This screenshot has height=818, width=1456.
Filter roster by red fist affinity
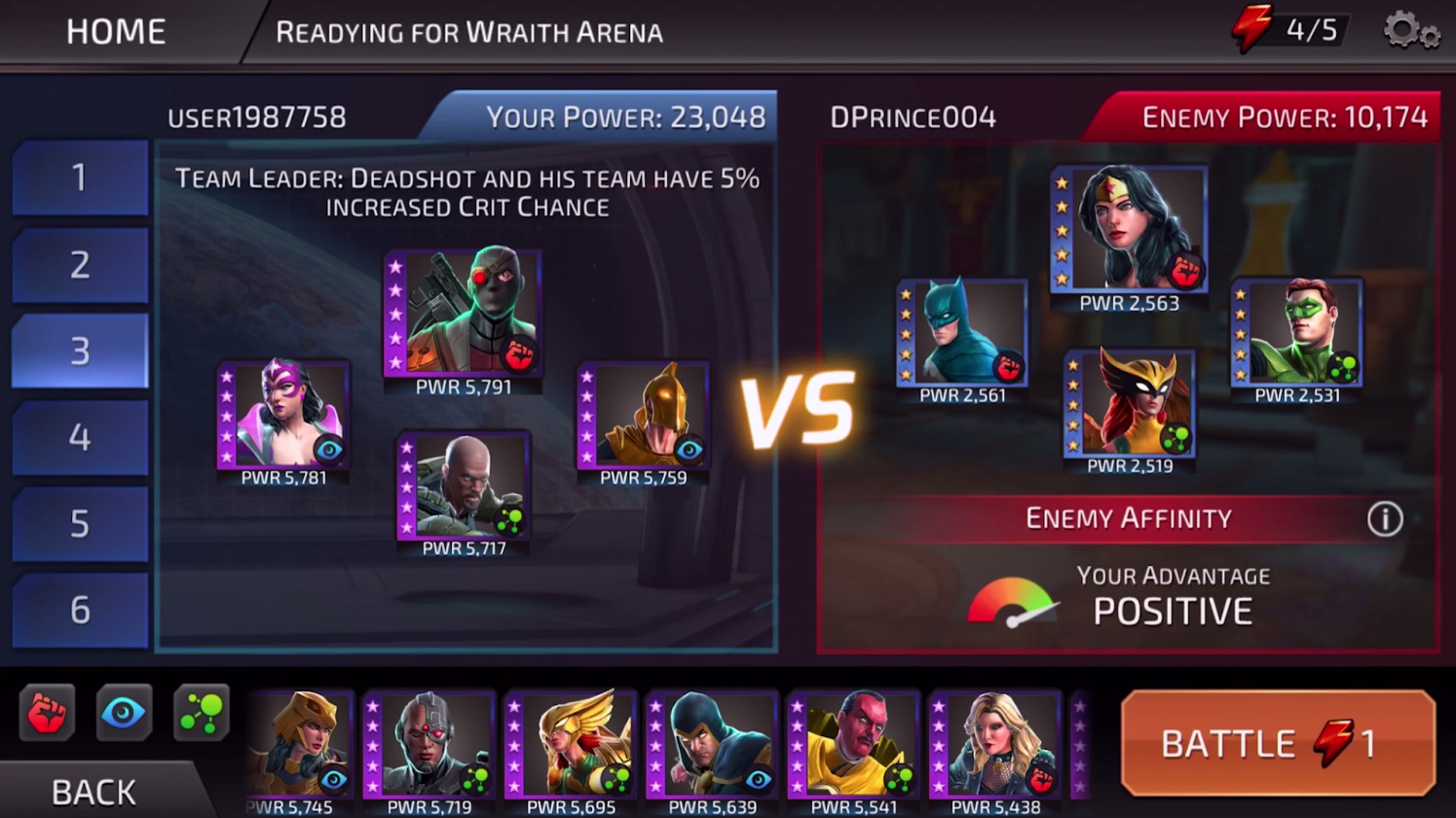(46, 713)
